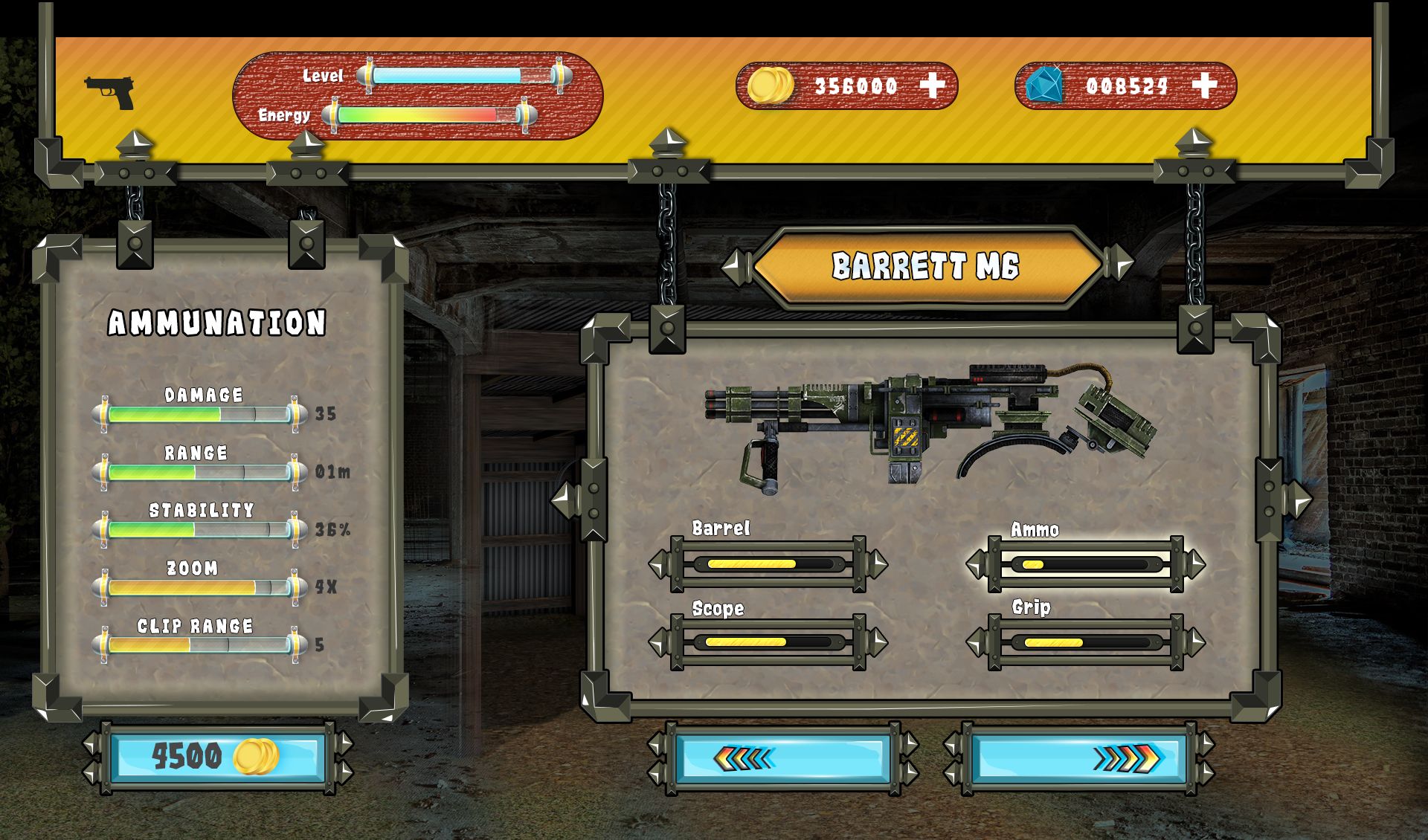The width and height of the screenshot is (1428, 840).
Task: Add more gold coins with plus button
Action: coord(932,86)
